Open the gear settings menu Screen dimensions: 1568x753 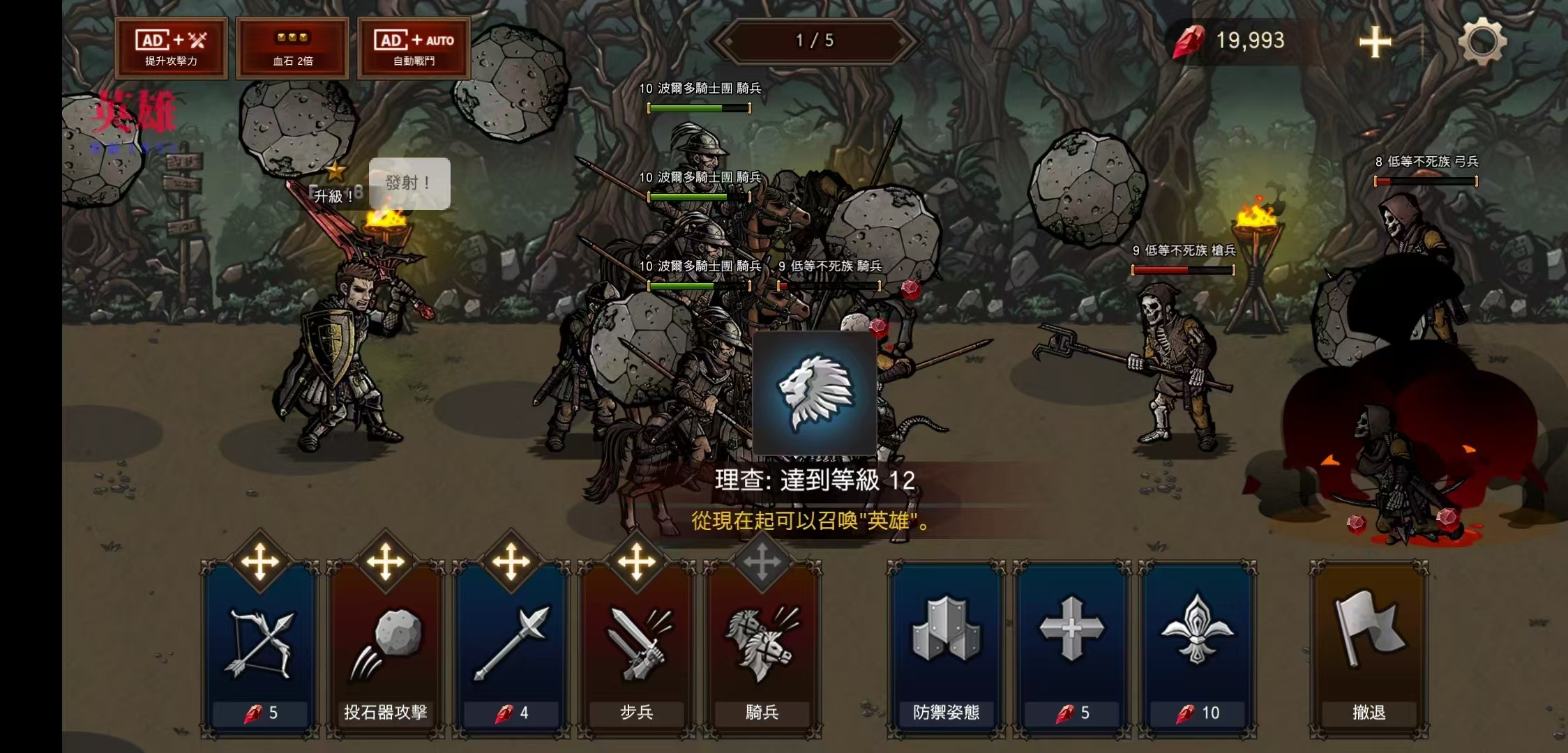coord(1482,41)
